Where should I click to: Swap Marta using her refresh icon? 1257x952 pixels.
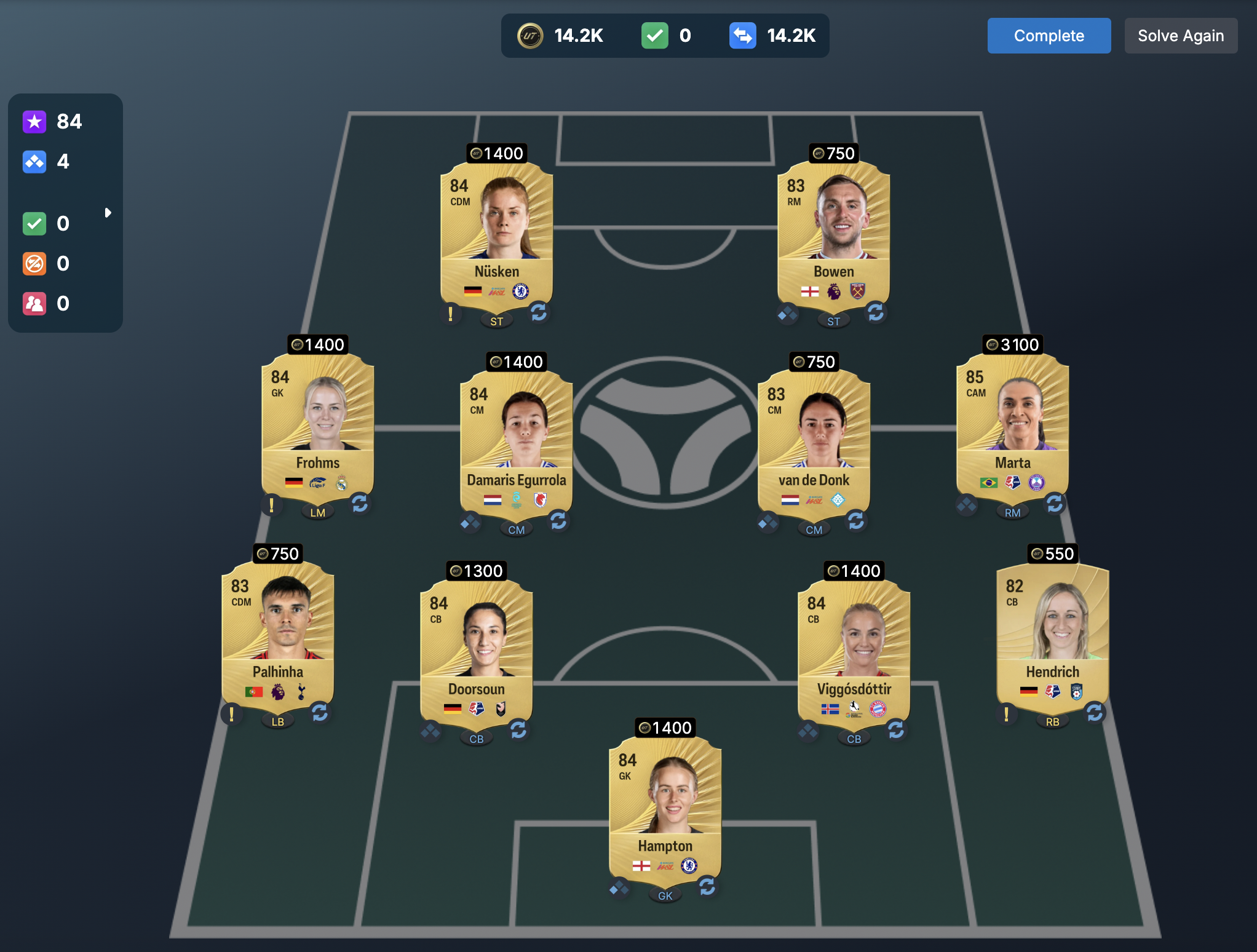pos(1055,504)
